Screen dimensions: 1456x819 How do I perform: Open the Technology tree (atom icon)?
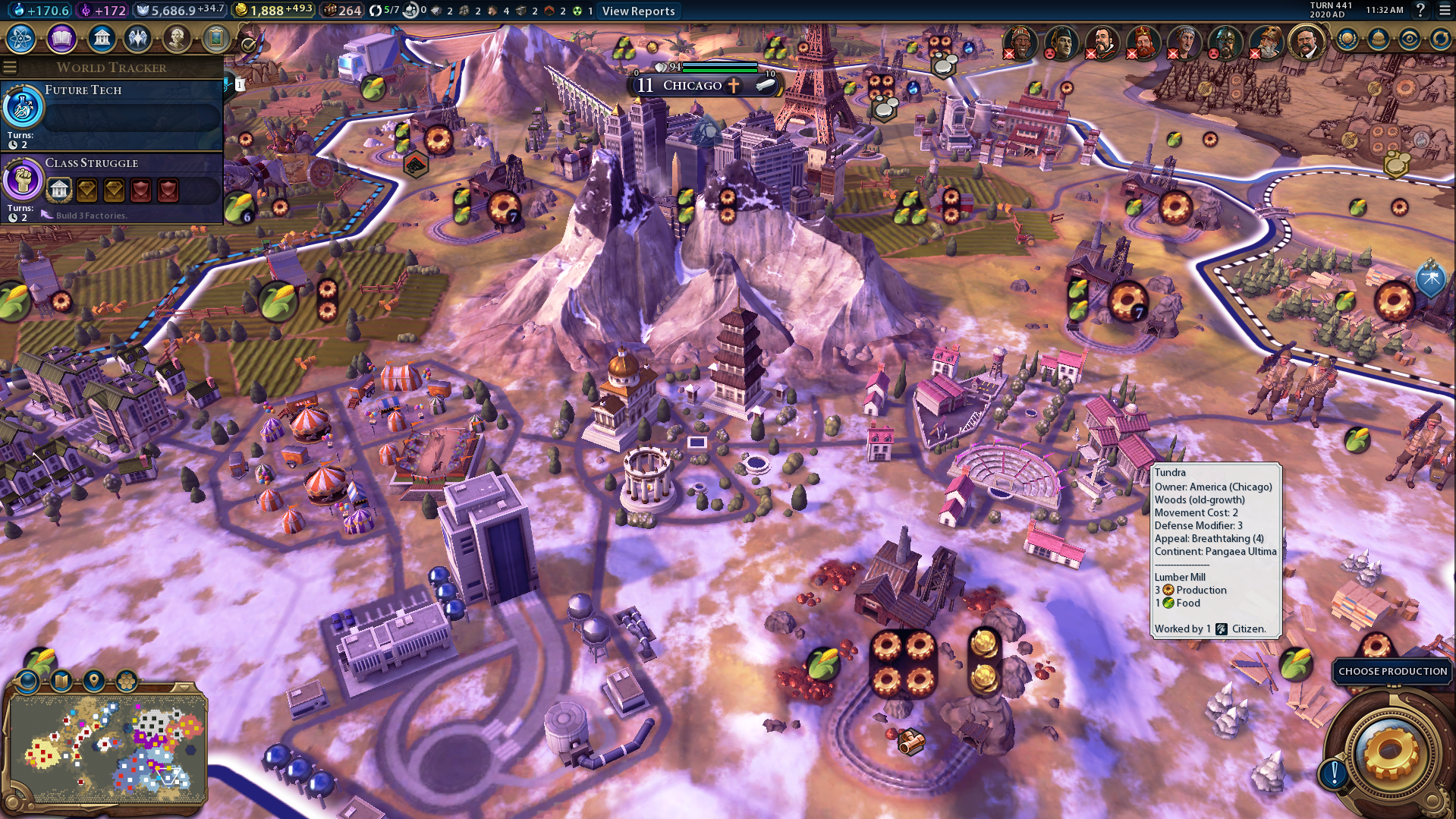click(x=21, y=38)
